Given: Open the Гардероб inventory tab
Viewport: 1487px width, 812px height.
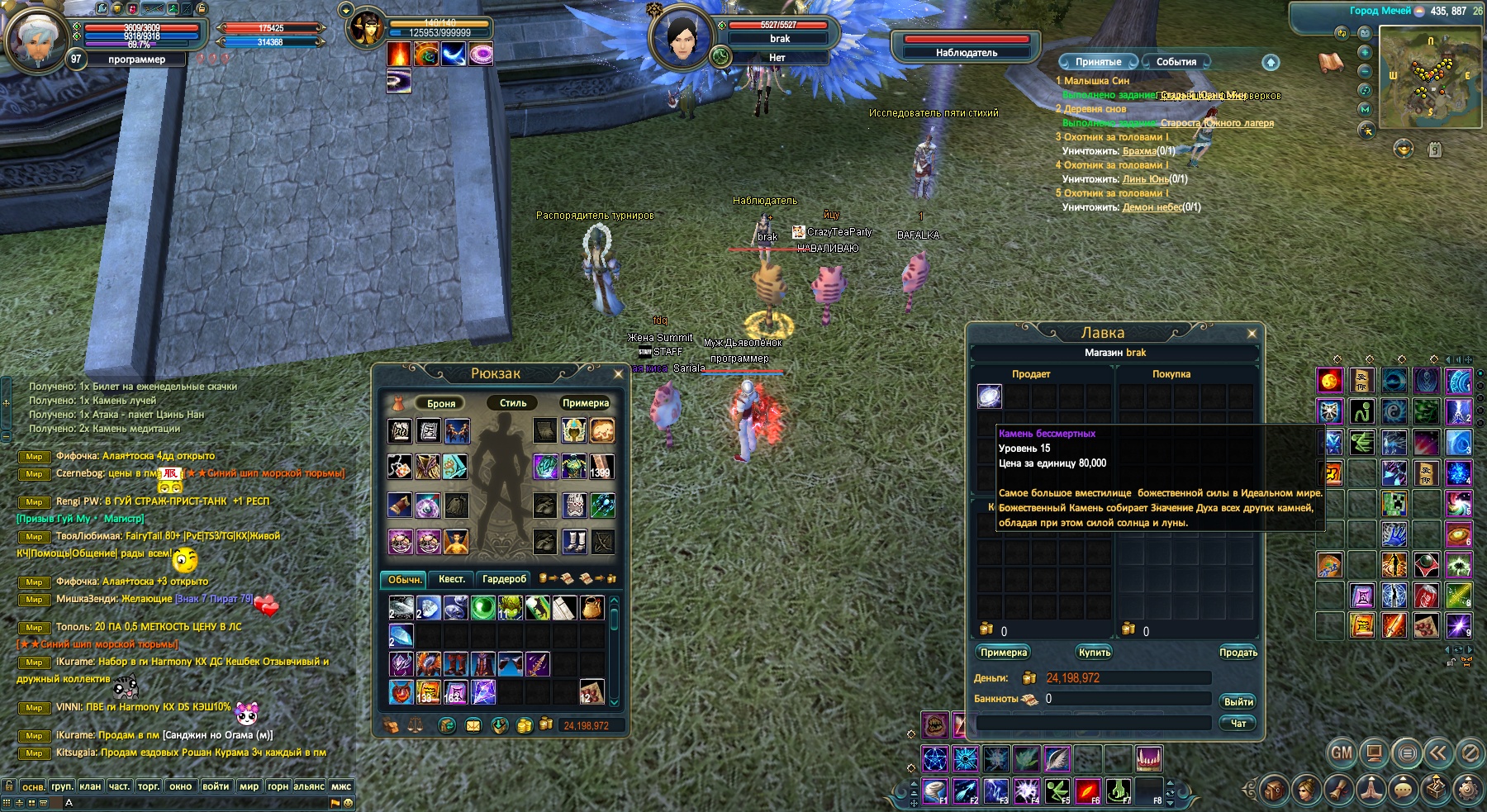Looking at the screenshot, I should (504, 579).
